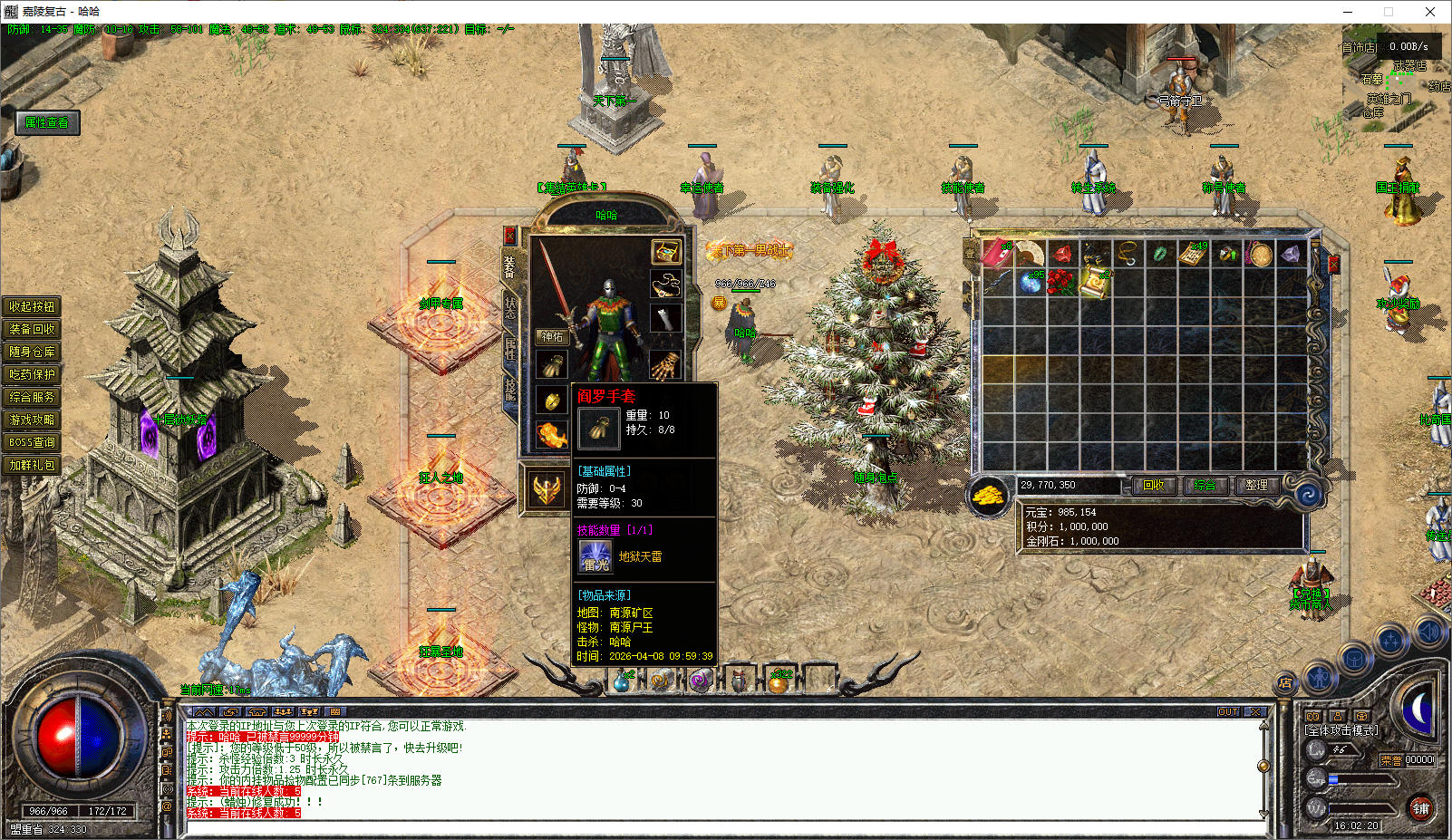Open the round red 铺 stall button
The height and width of the screenshot is (840, 1452).
(x=1420, y=808)
